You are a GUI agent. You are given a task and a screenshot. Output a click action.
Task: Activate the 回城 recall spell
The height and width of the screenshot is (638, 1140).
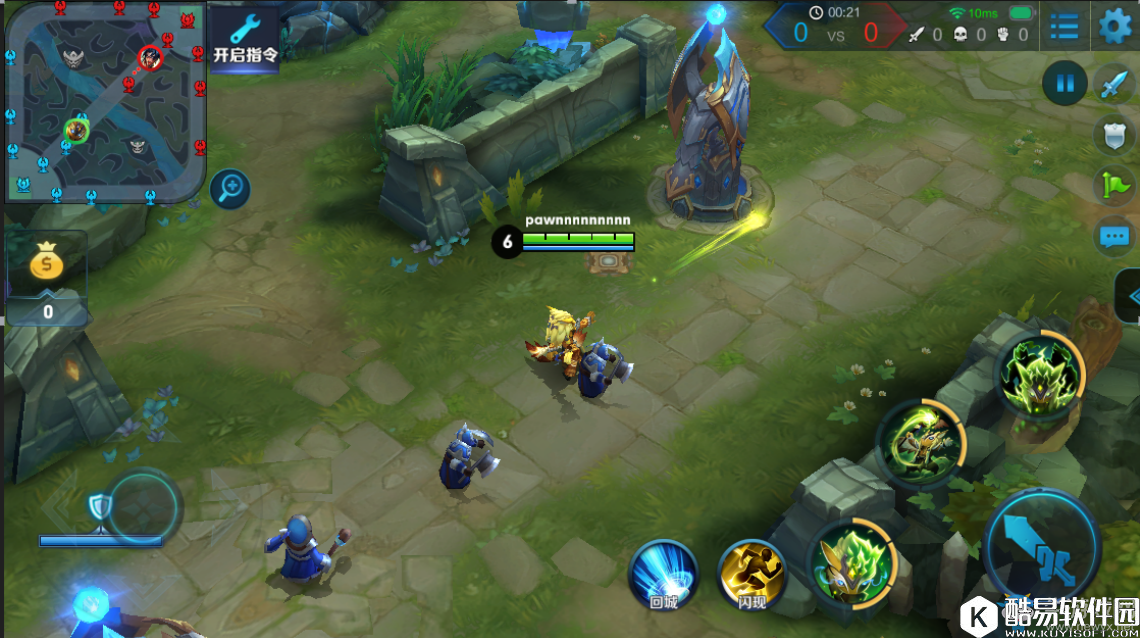(x=663, y=573)
